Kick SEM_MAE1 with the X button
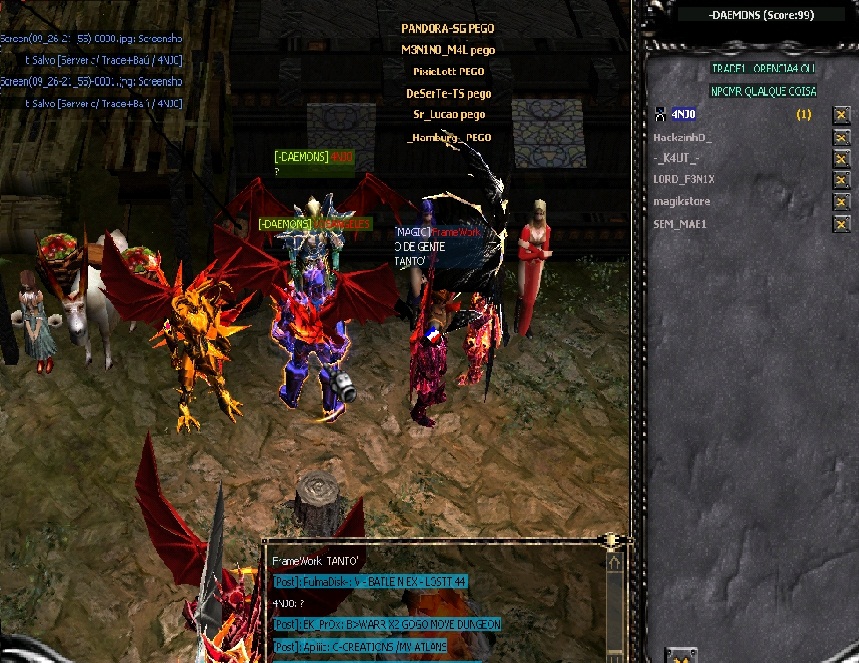 point(842,225)
